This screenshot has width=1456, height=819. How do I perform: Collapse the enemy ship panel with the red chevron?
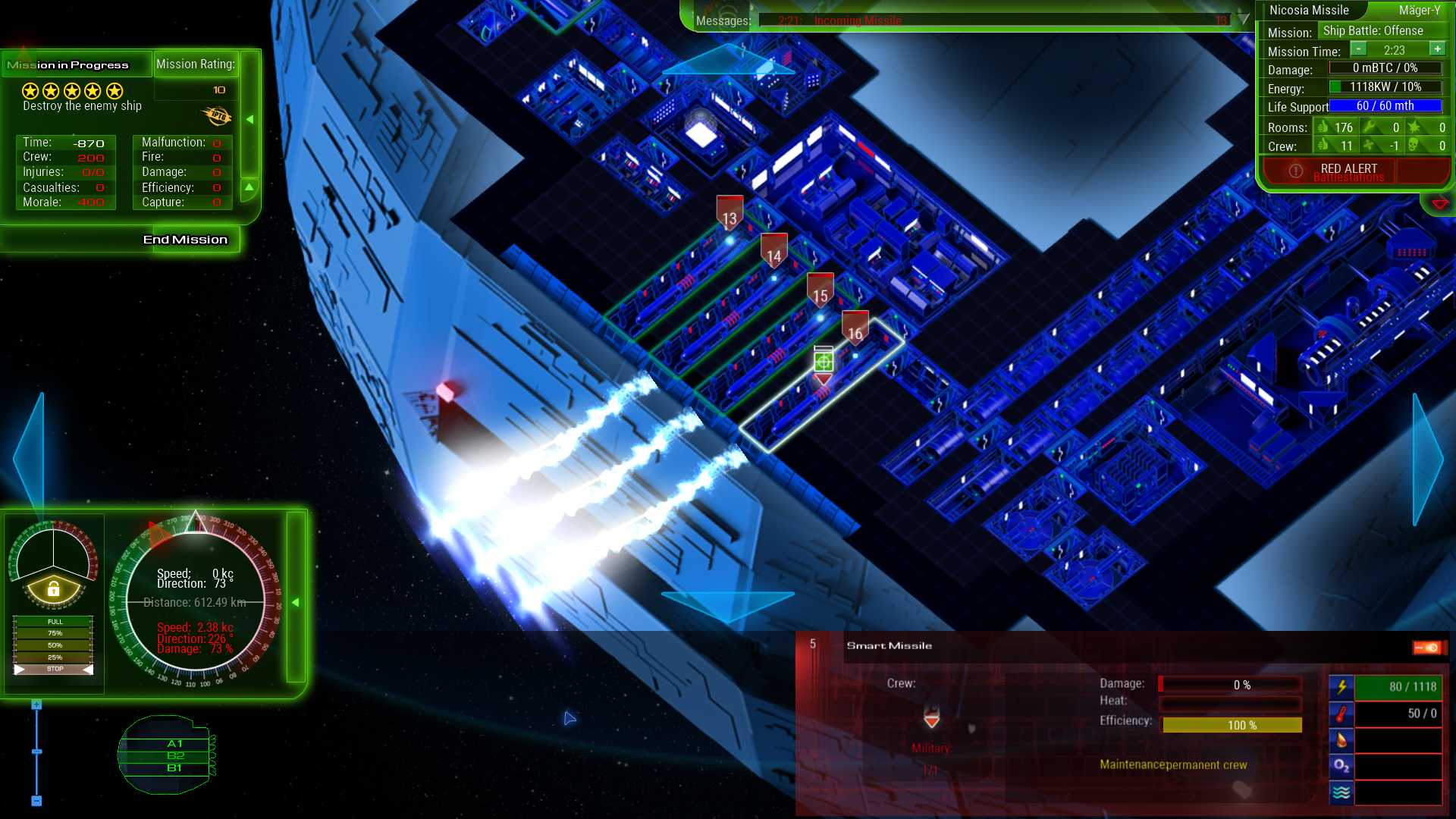tap(1439, 202)
